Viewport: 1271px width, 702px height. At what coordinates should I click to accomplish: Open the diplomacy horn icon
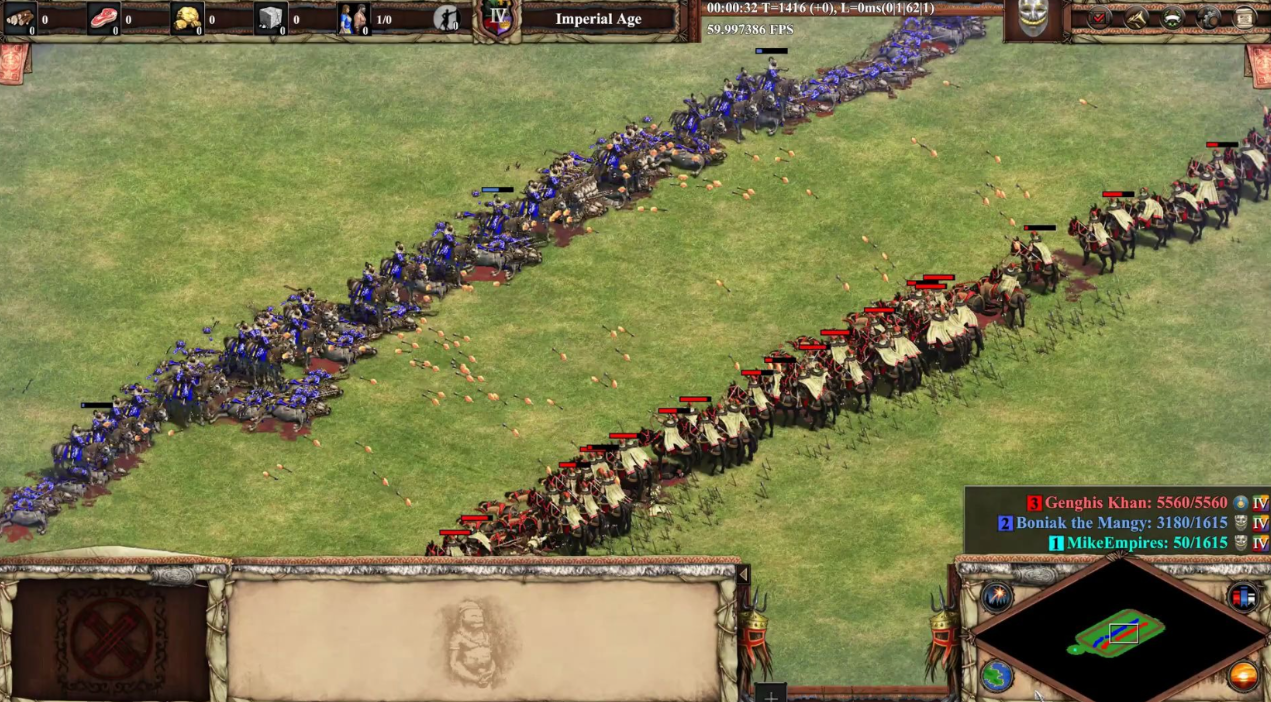pos(1136,18)
